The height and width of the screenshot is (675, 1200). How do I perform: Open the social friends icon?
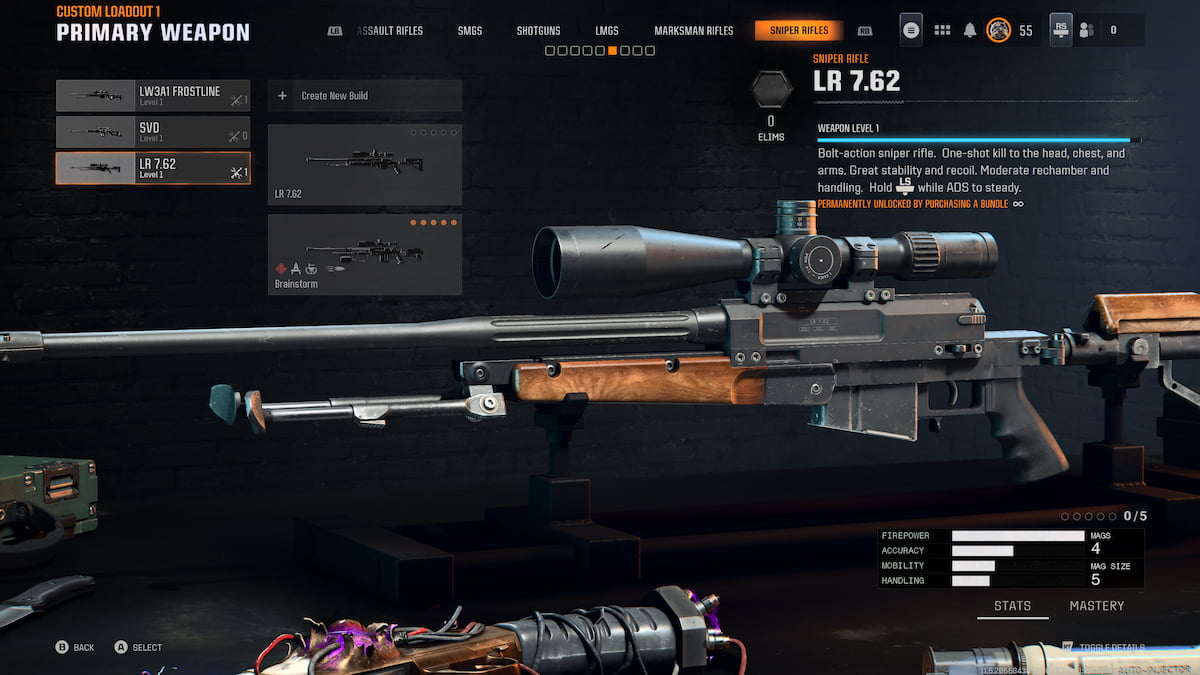[1087, 30]
